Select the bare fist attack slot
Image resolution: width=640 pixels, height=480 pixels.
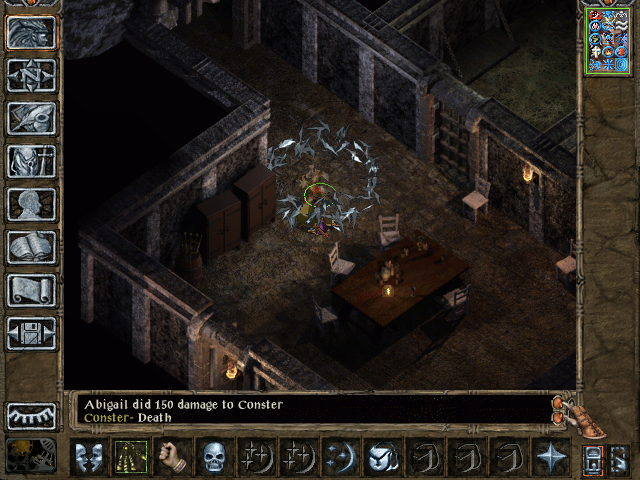pyautogui.click(x=172, y=457)
